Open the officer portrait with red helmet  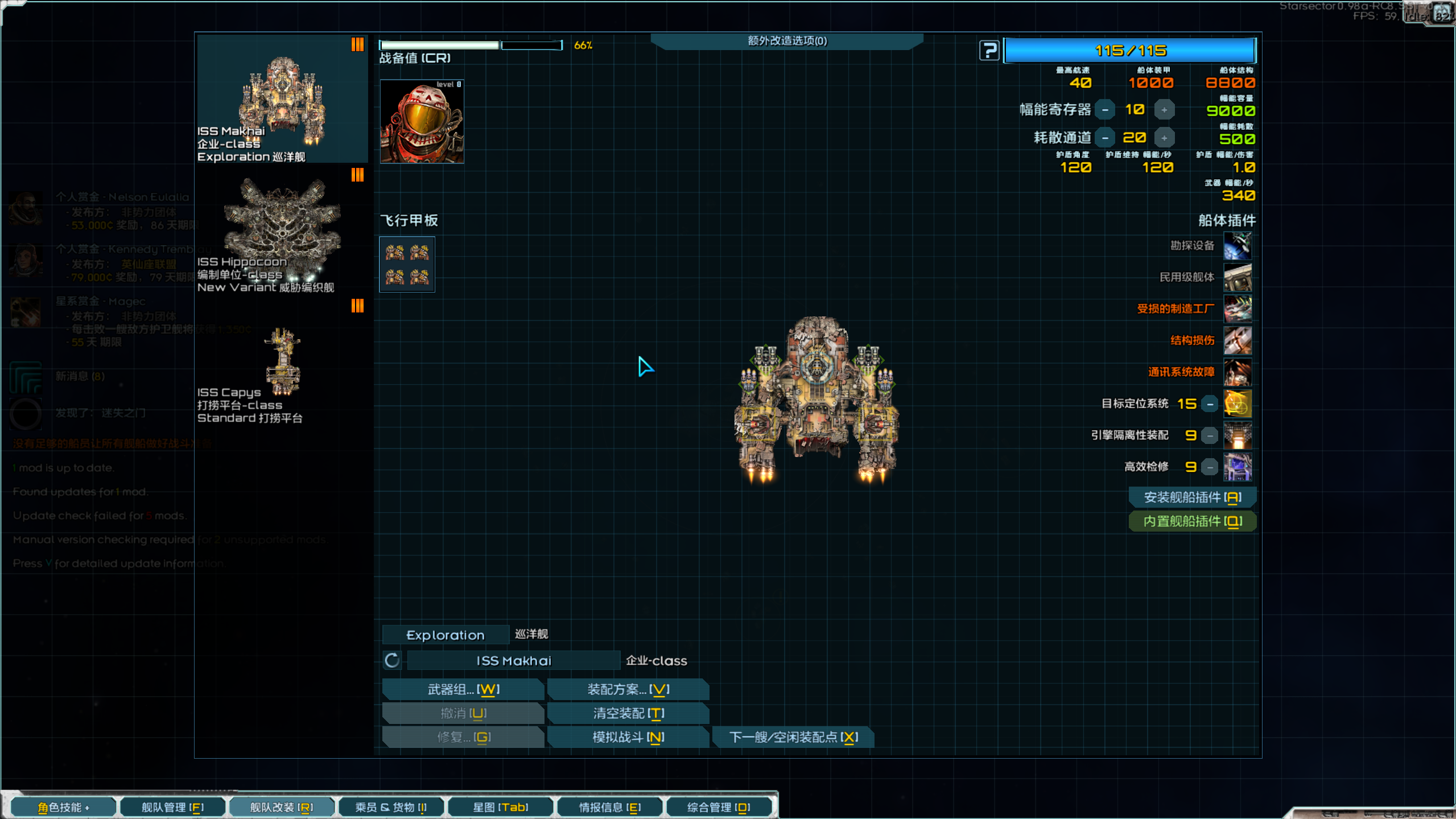[422, 121]
